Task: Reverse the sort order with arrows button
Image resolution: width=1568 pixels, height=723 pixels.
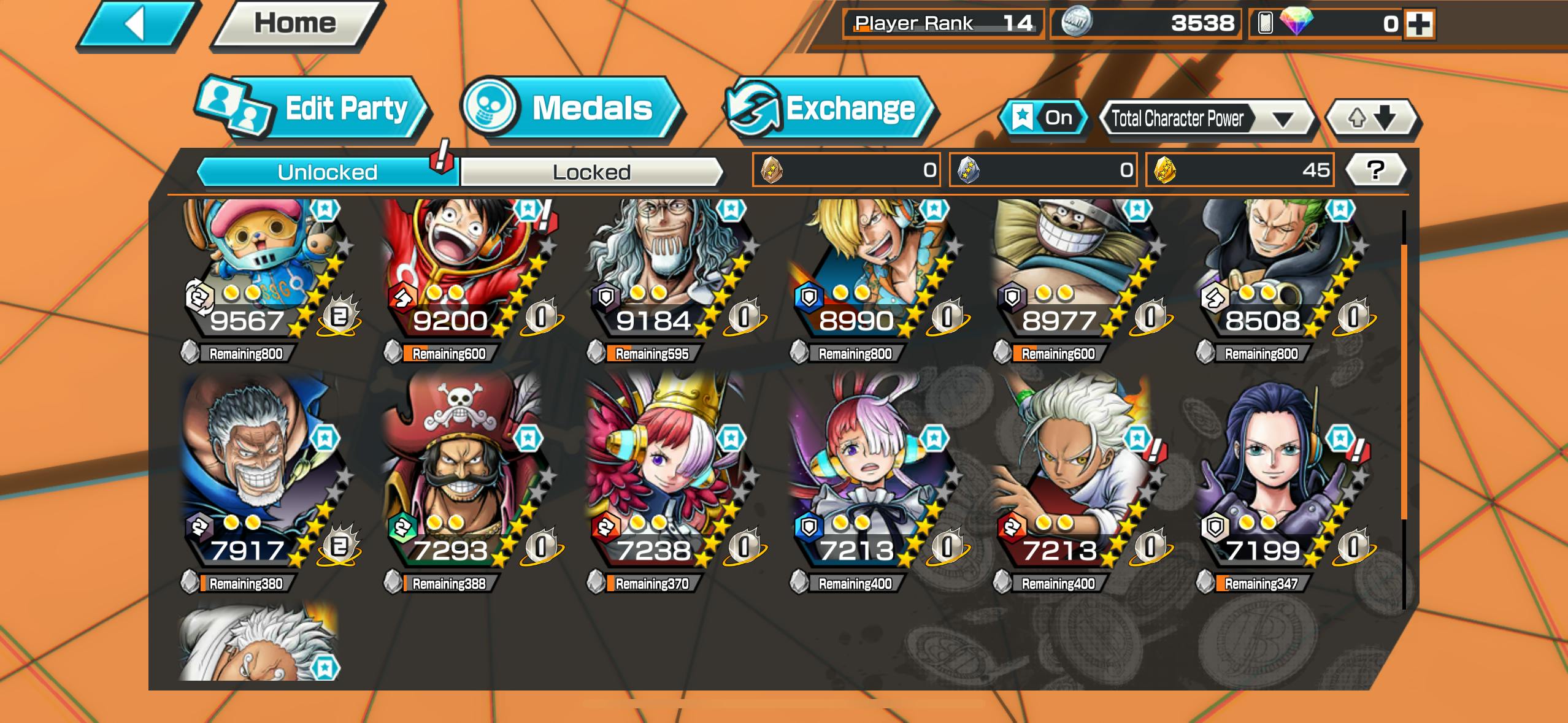Action: pos(1372,117)
